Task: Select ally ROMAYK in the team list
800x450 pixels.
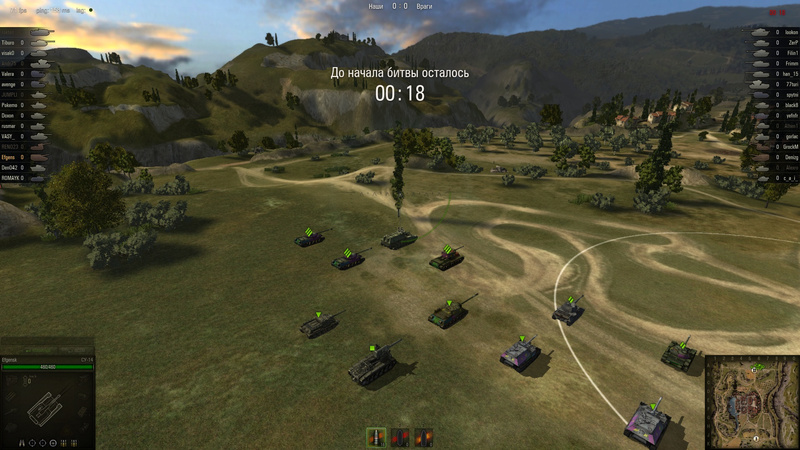Action: pyautogui.click(x=14, y=178)
